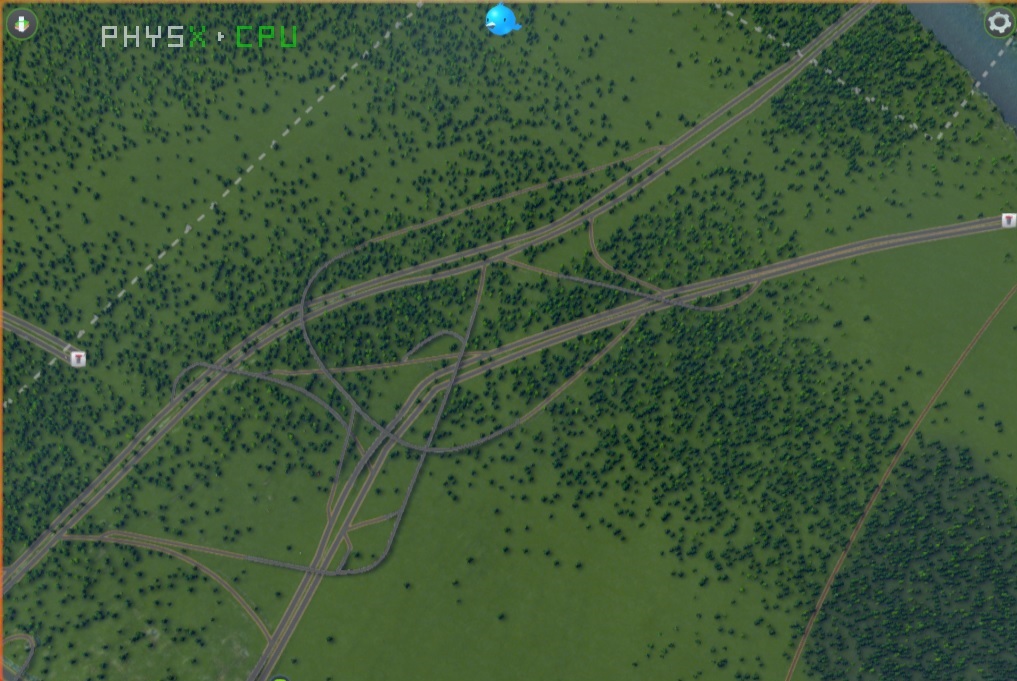Open the gear settings button
Image resolution: width=1017 pixels, height=681 pixels.
(999, 23)
